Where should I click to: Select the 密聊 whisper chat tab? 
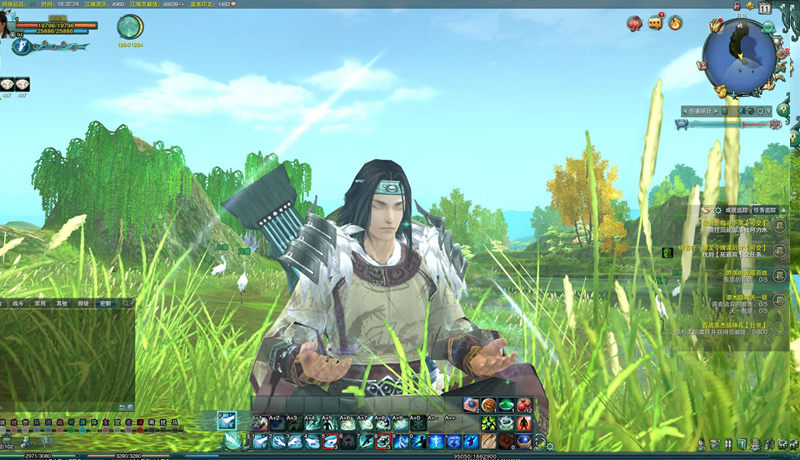pos(105,302)
